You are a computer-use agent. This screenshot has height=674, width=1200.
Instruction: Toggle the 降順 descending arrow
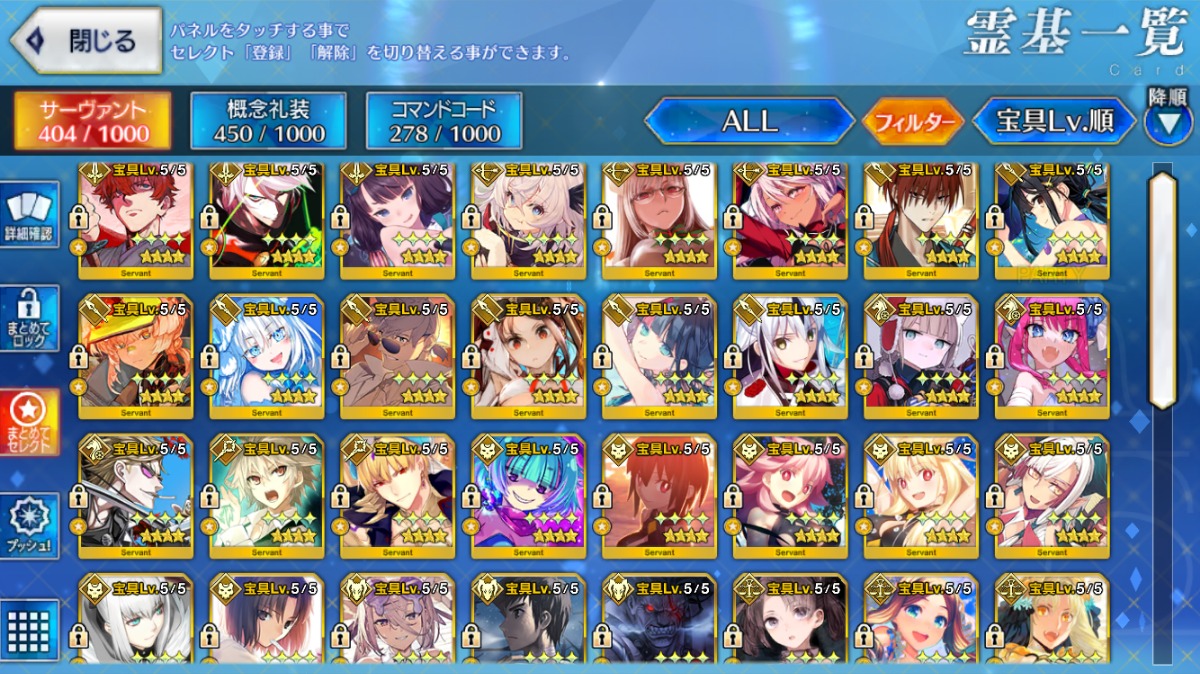pos(1167,122)
